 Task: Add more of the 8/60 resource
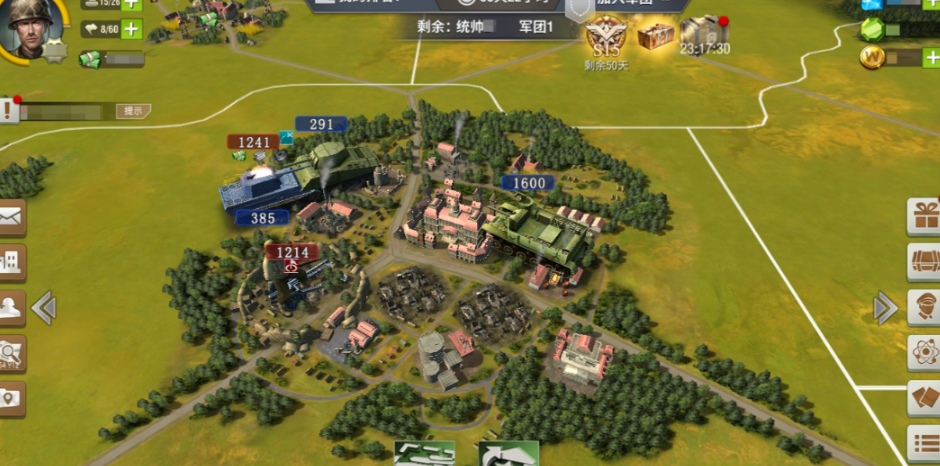click(131, 31)
